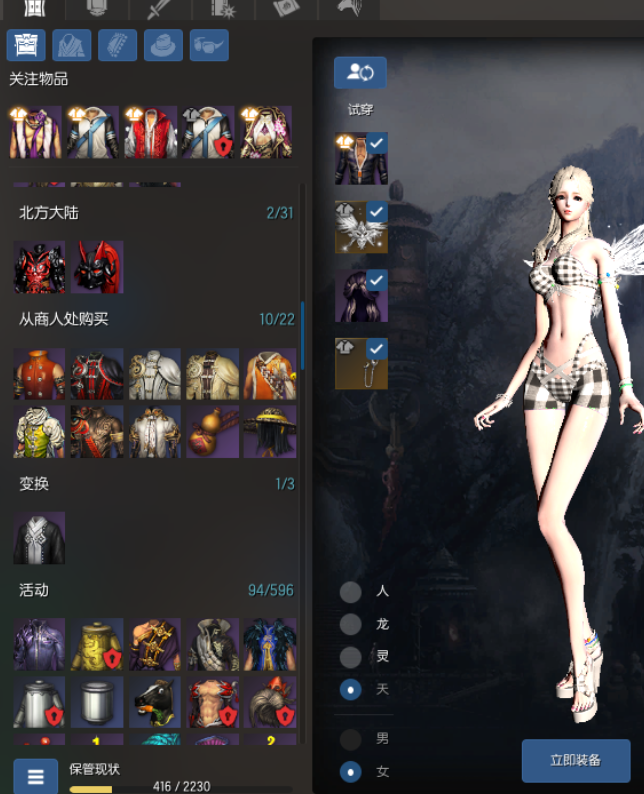Image resolution: width=644 pixels, height=794 pixels.
Task: Select the gourd item icon
Action: (212, 431)
